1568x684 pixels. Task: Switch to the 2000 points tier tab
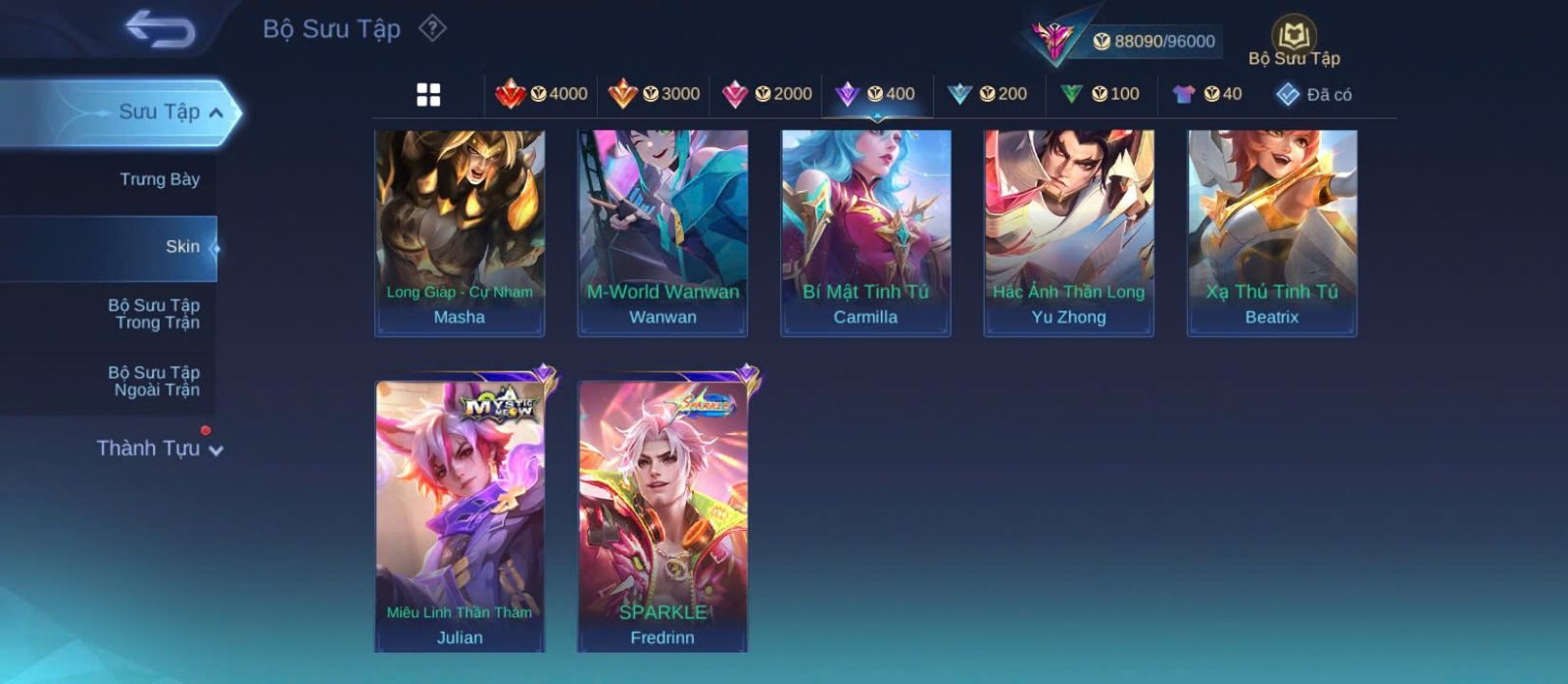point(766,94)
